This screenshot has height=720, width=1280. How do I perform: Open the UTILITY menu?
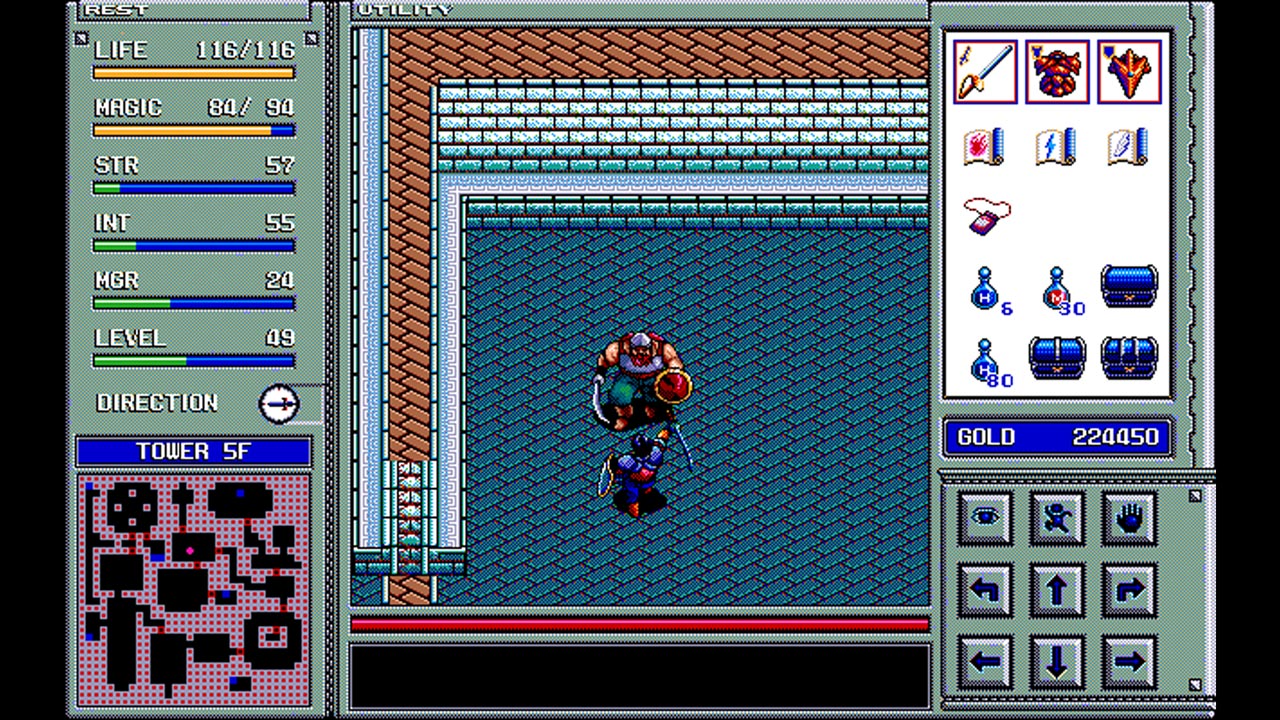tap(404, 10)
